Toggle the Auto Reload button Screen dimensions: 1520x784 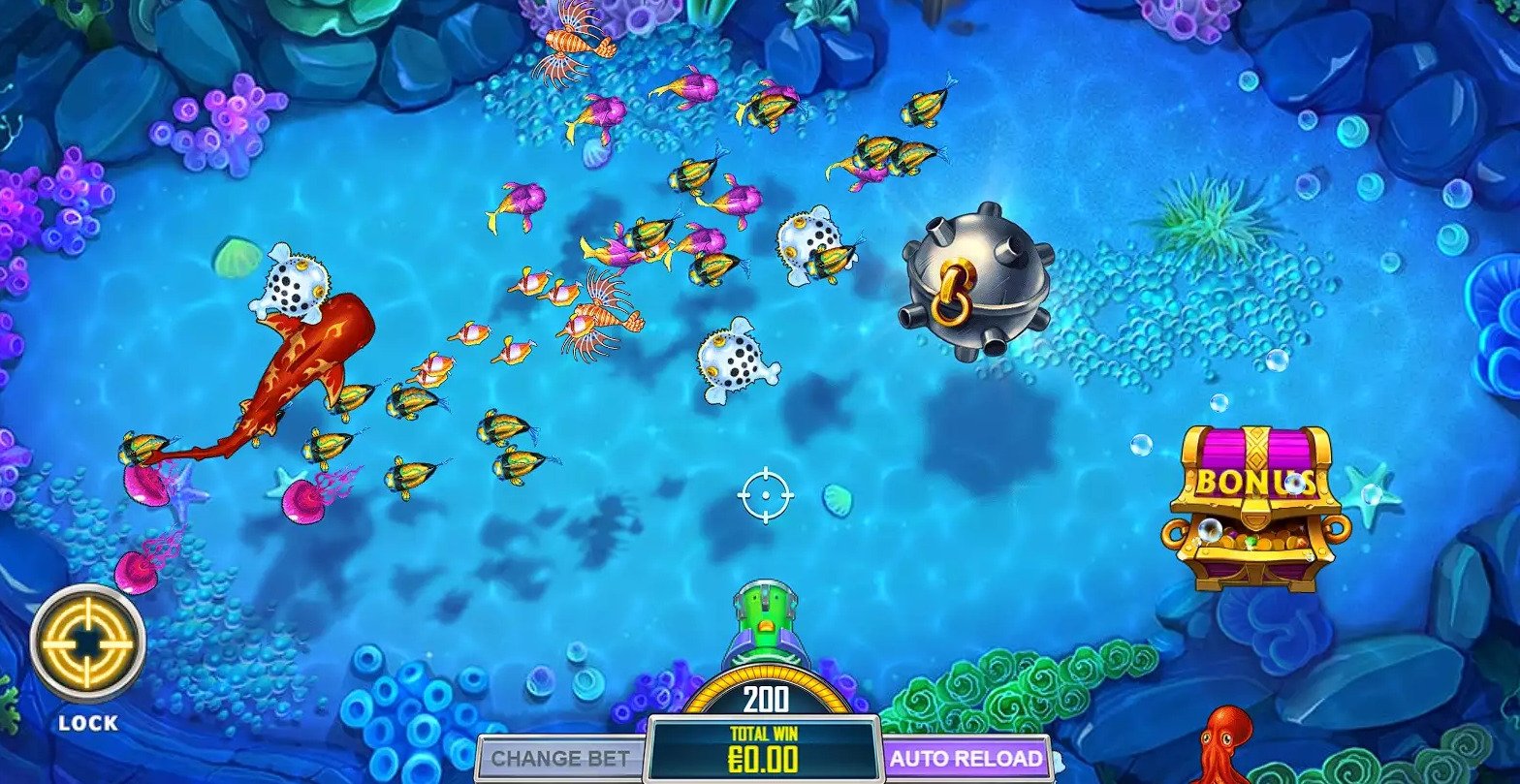coord(966,758)
